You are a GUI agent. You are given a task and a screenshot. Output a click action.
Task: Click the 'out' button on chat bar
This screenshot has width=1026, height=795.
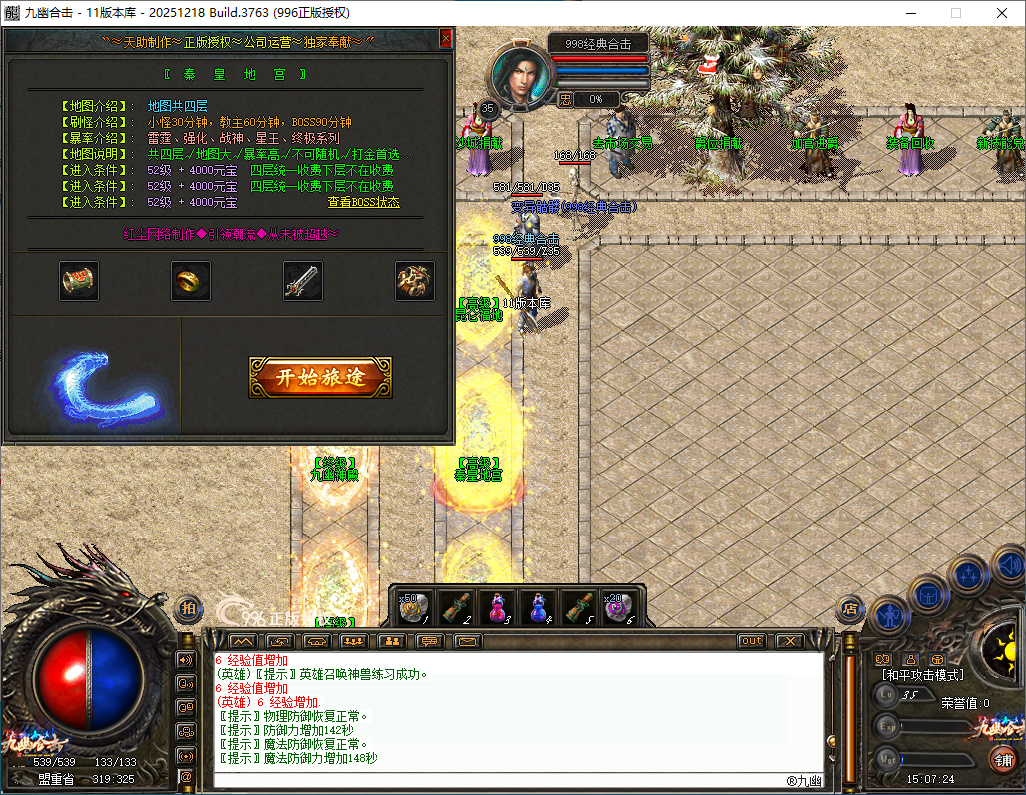[752, 641]
